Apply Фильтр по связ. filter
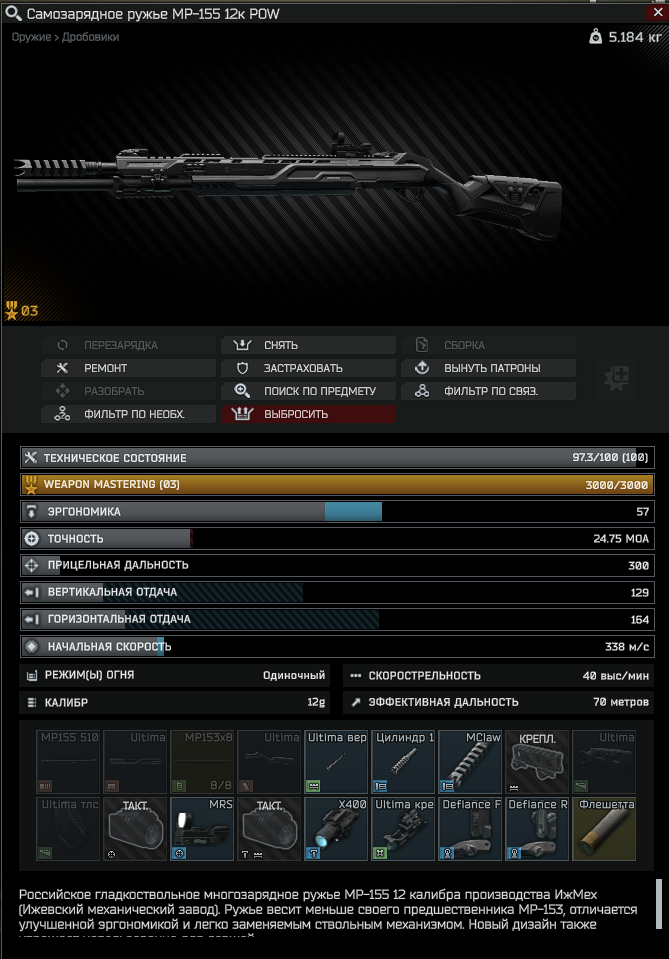The width and height of the screenshot is (669, 959). pyautogui.click(x=488, y=391)
